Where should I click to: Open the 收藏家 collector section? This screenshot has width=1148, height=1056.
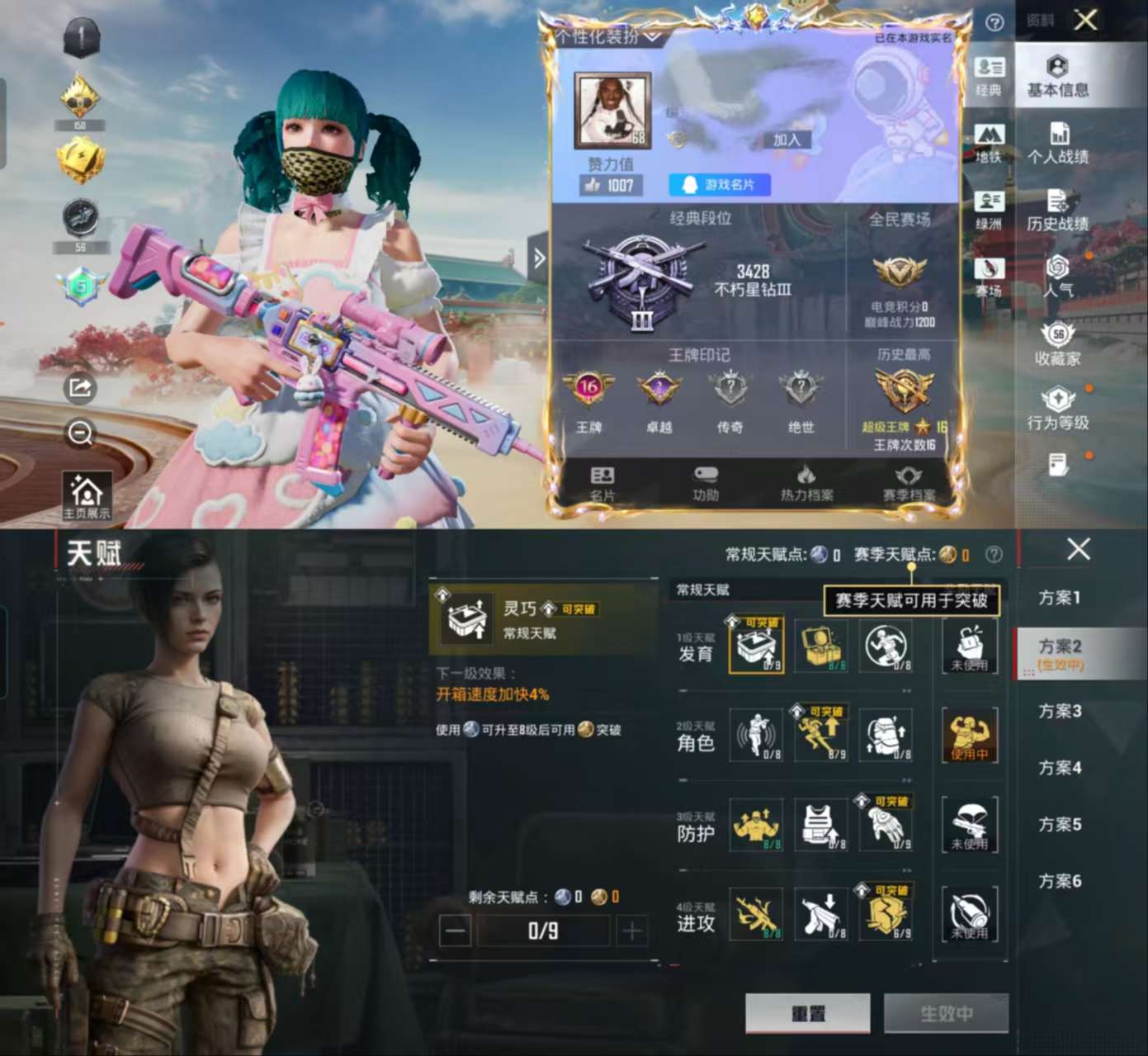pos(1059,347)
